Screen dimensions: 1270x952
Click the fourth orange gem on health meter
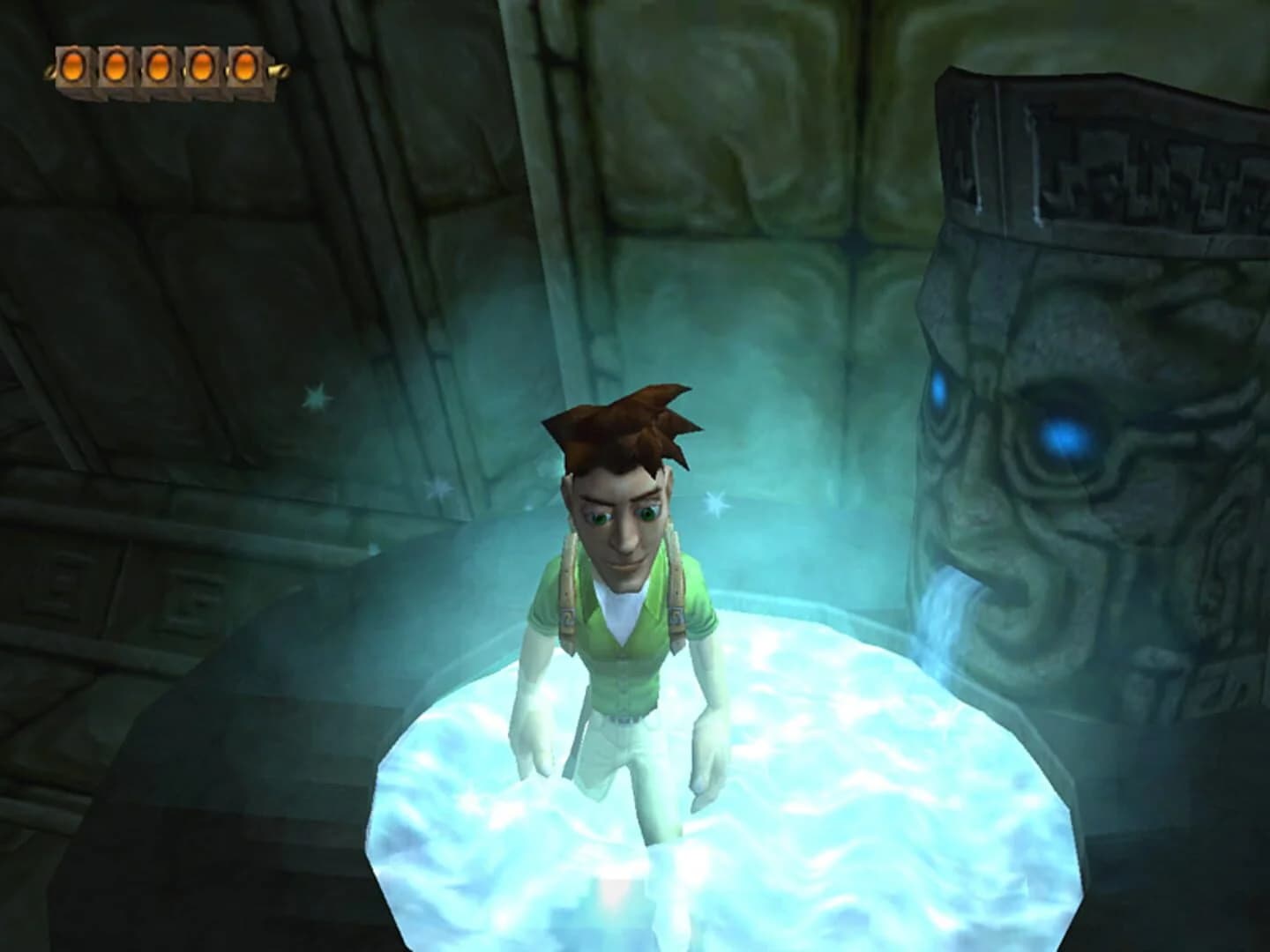(201, 64)
